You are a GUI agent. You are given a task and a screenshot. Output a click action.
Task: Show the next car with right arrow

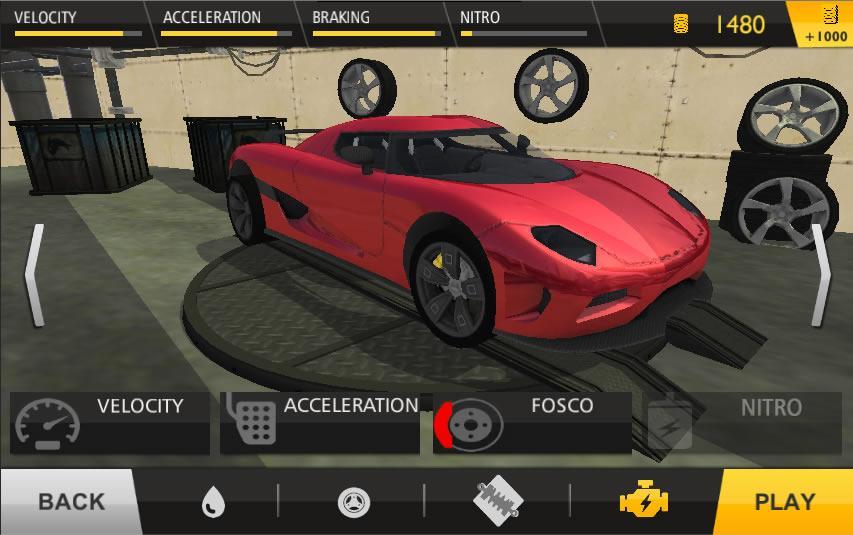coord(820,275)
